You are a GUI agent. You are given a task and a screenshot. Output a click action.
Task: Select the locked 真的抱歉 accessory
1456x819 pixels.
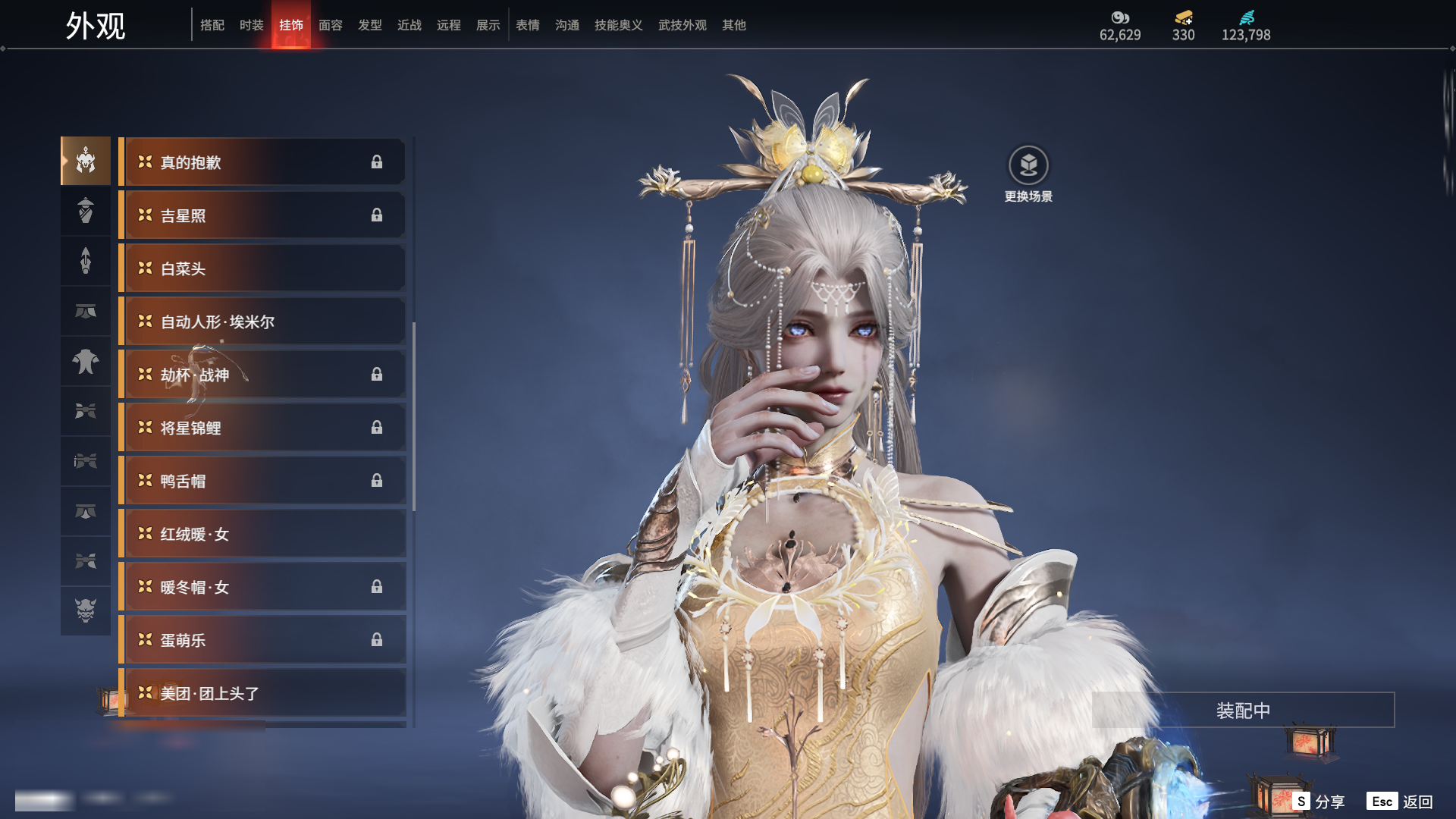coord(262,162)
